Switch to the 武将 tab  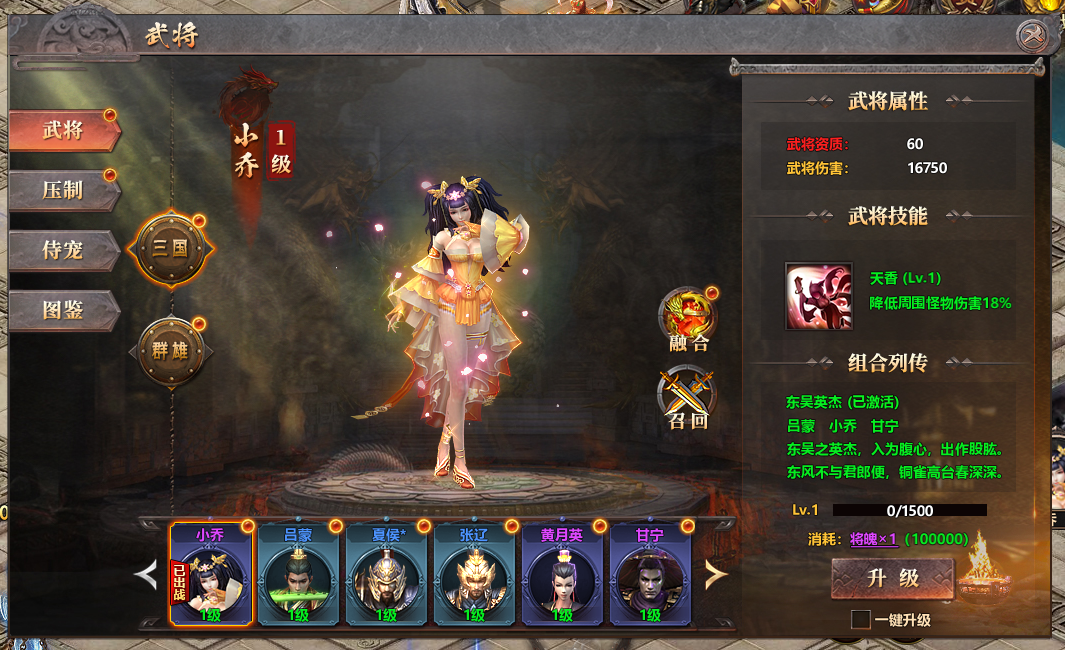coord(64,131)
